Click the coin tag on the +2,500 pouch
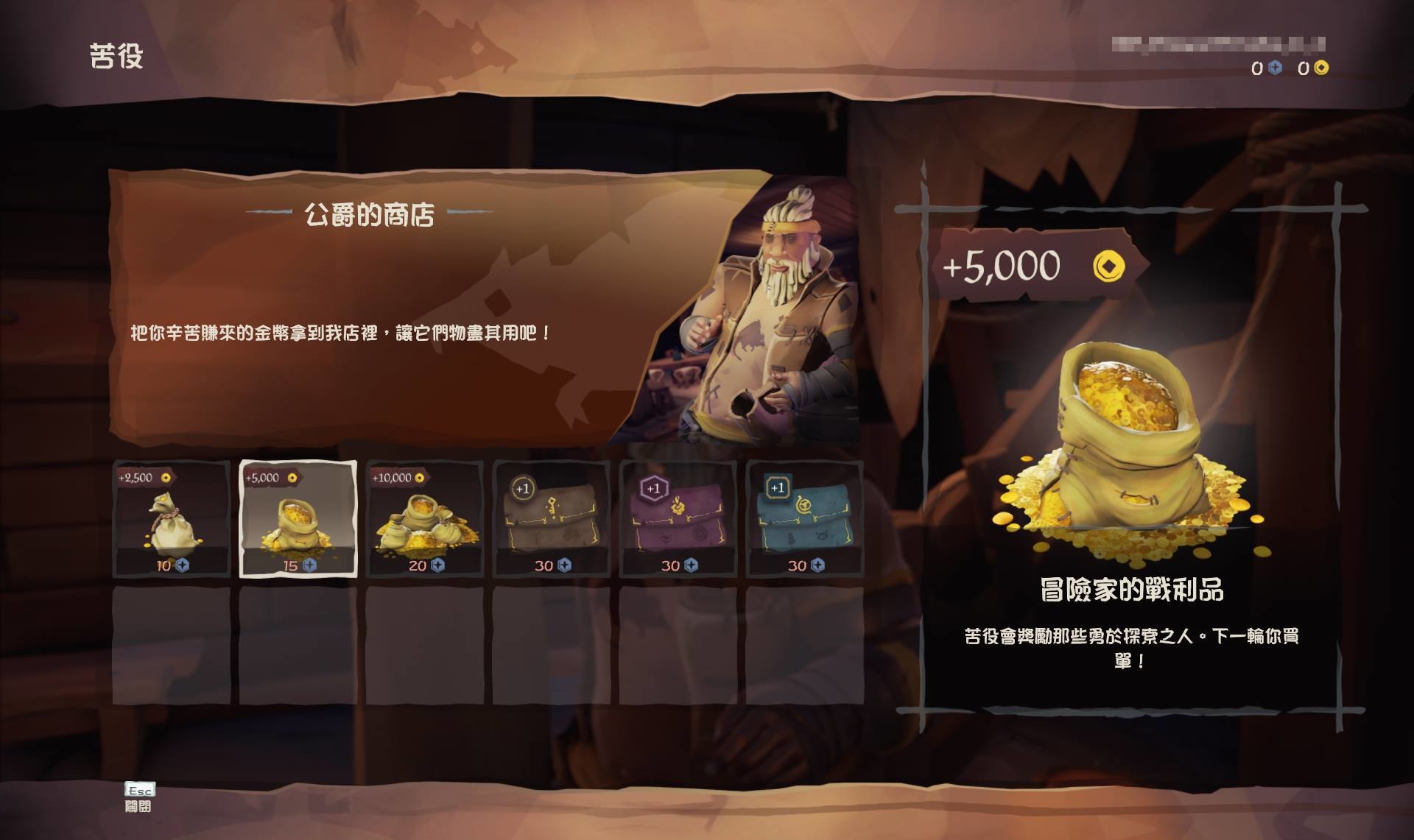This screenshot has width=1414, height=840. [145, 477]
